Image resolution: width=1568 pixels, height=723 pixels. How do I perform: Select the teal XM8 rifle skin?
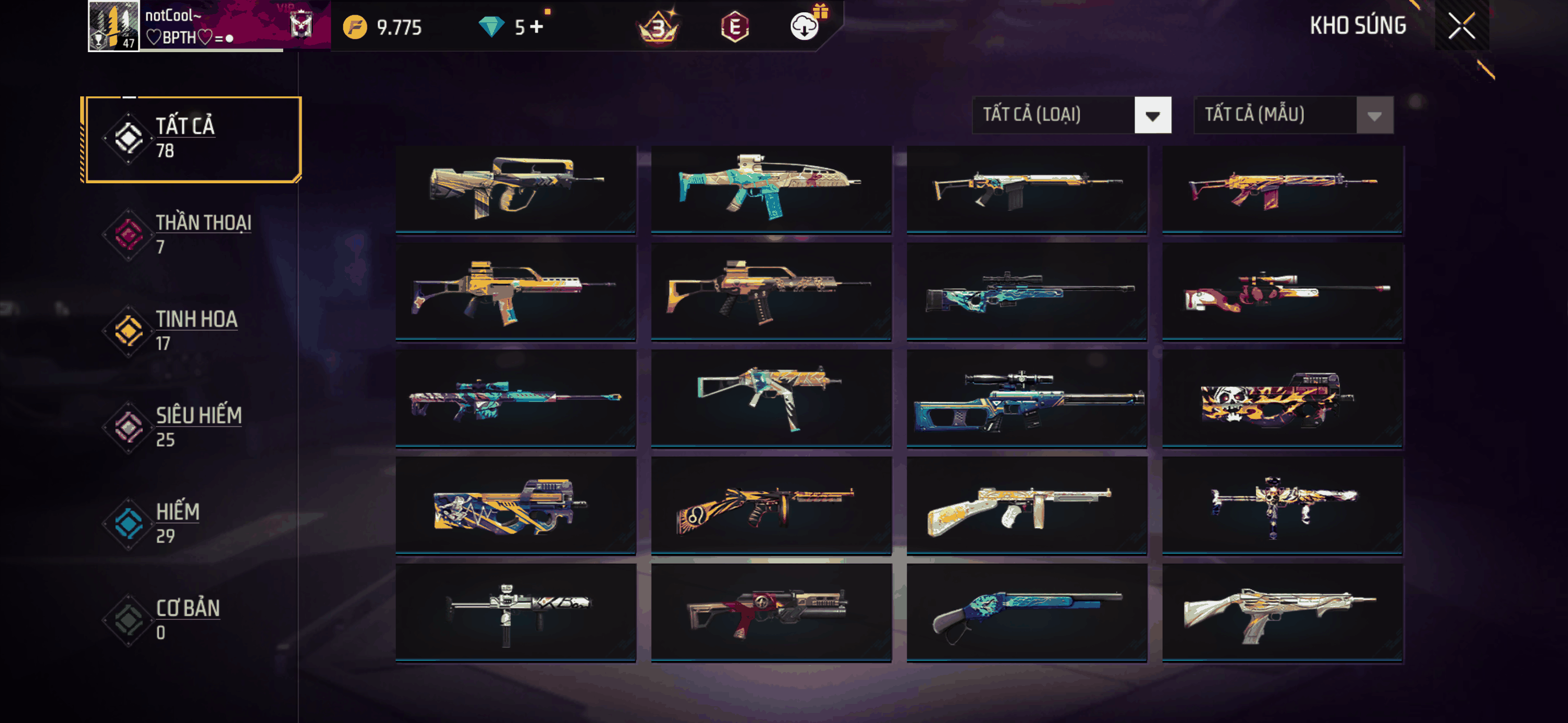point(771,187)
